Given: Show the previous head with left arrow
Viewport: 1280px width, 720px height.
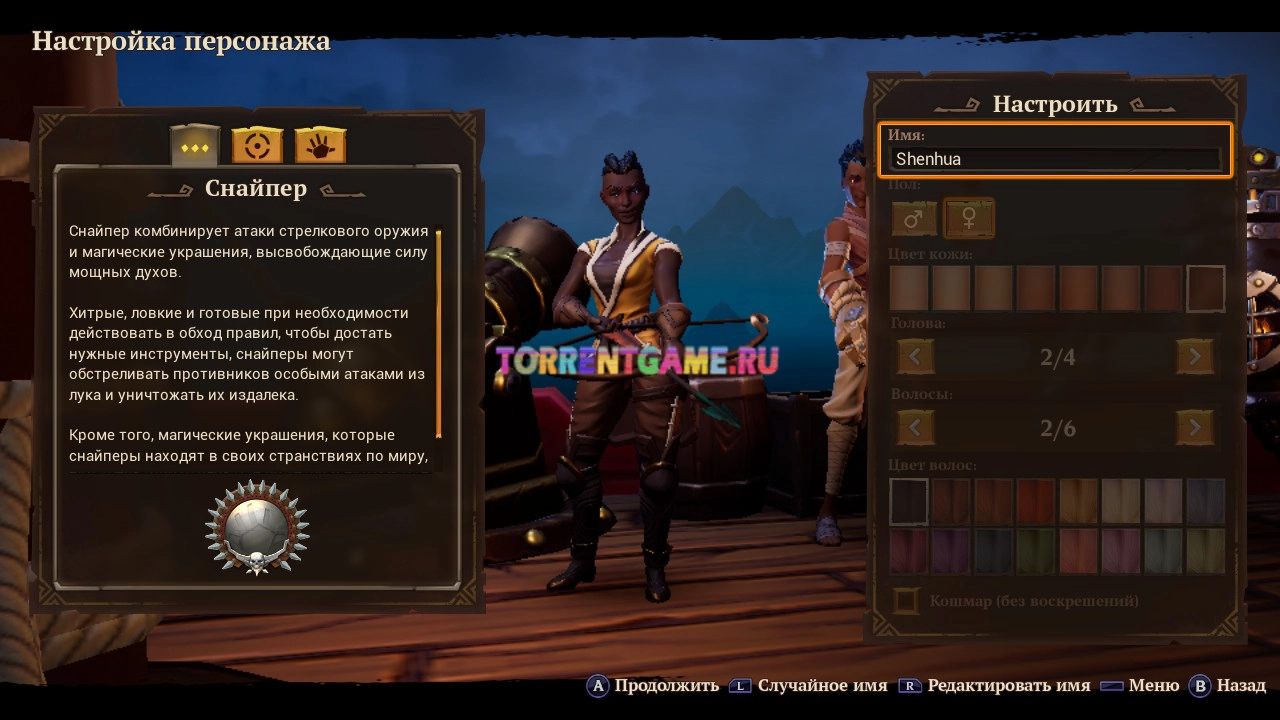Looking at the screenshot, I should 915,357.
